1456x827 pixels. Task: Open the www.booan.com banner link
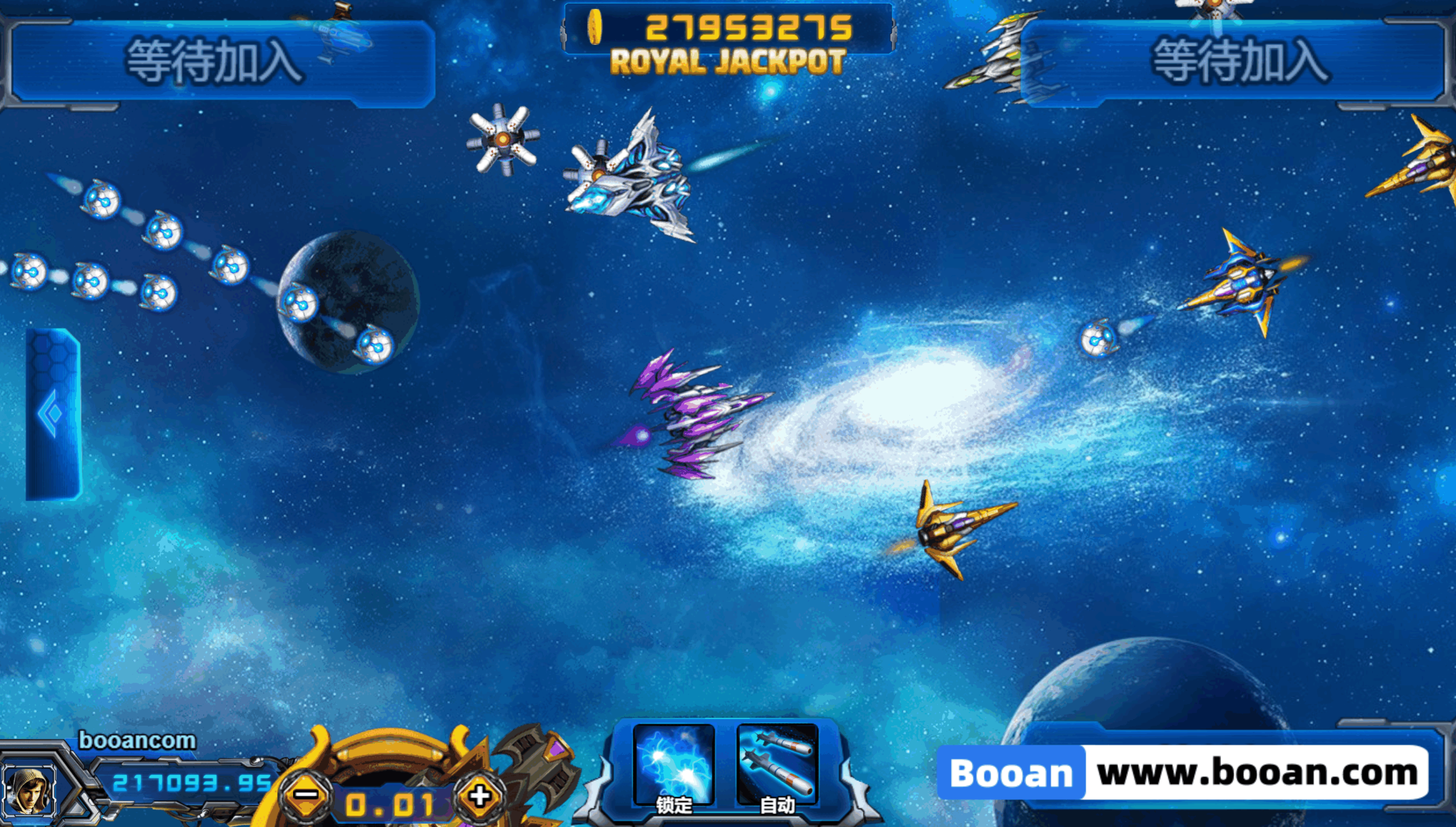pyautogui.click(x=1183, y=773)
